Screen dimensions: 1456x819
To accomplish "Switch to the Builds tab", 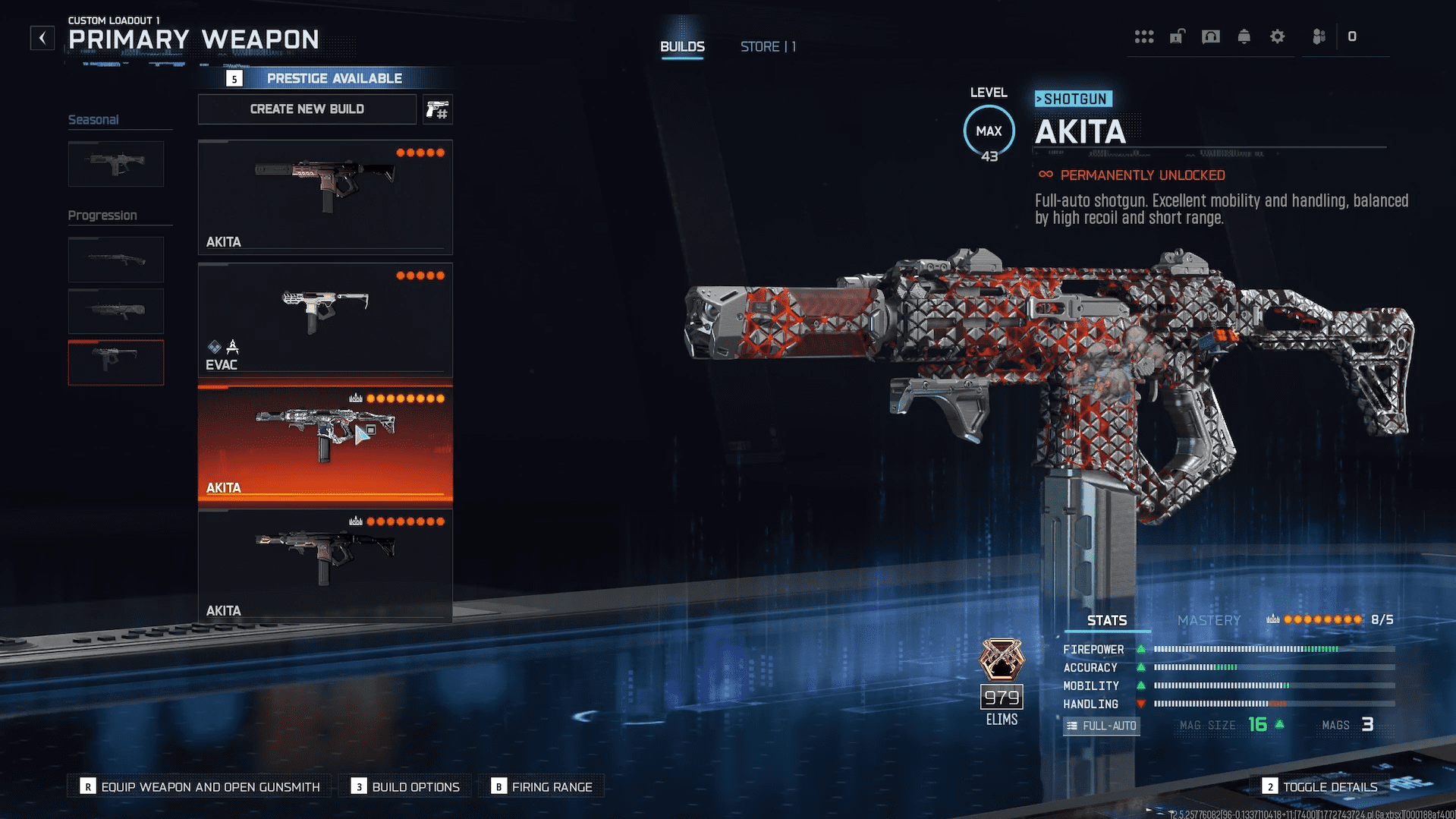I will pos(682,47).
